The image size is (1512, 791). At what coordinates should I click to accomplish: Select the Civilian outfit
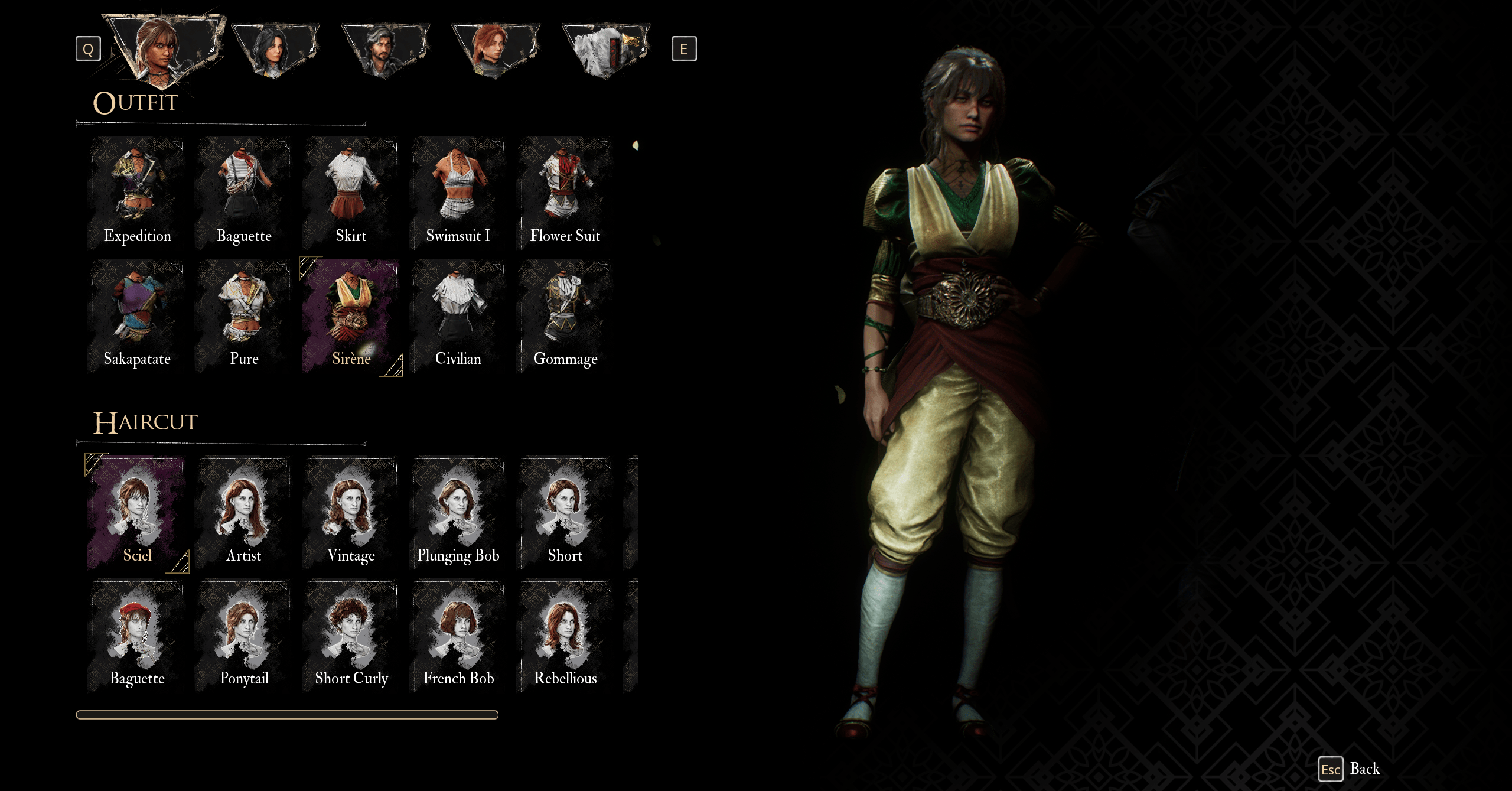[x=458, y=316]
